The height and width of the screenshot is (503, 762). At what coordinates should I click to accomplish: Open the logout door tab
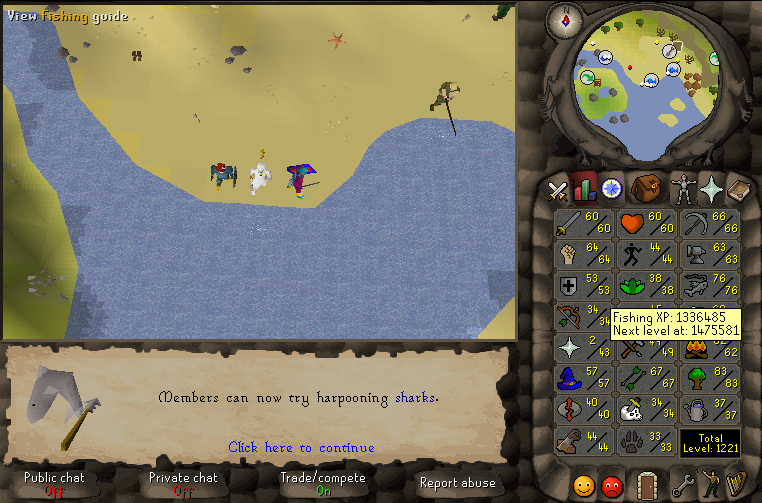click(646, 486)
